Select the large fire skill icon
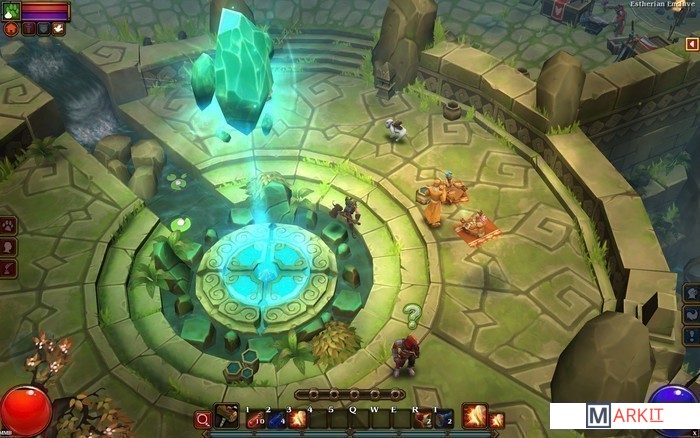700x438 pixels. click(474, 416)
